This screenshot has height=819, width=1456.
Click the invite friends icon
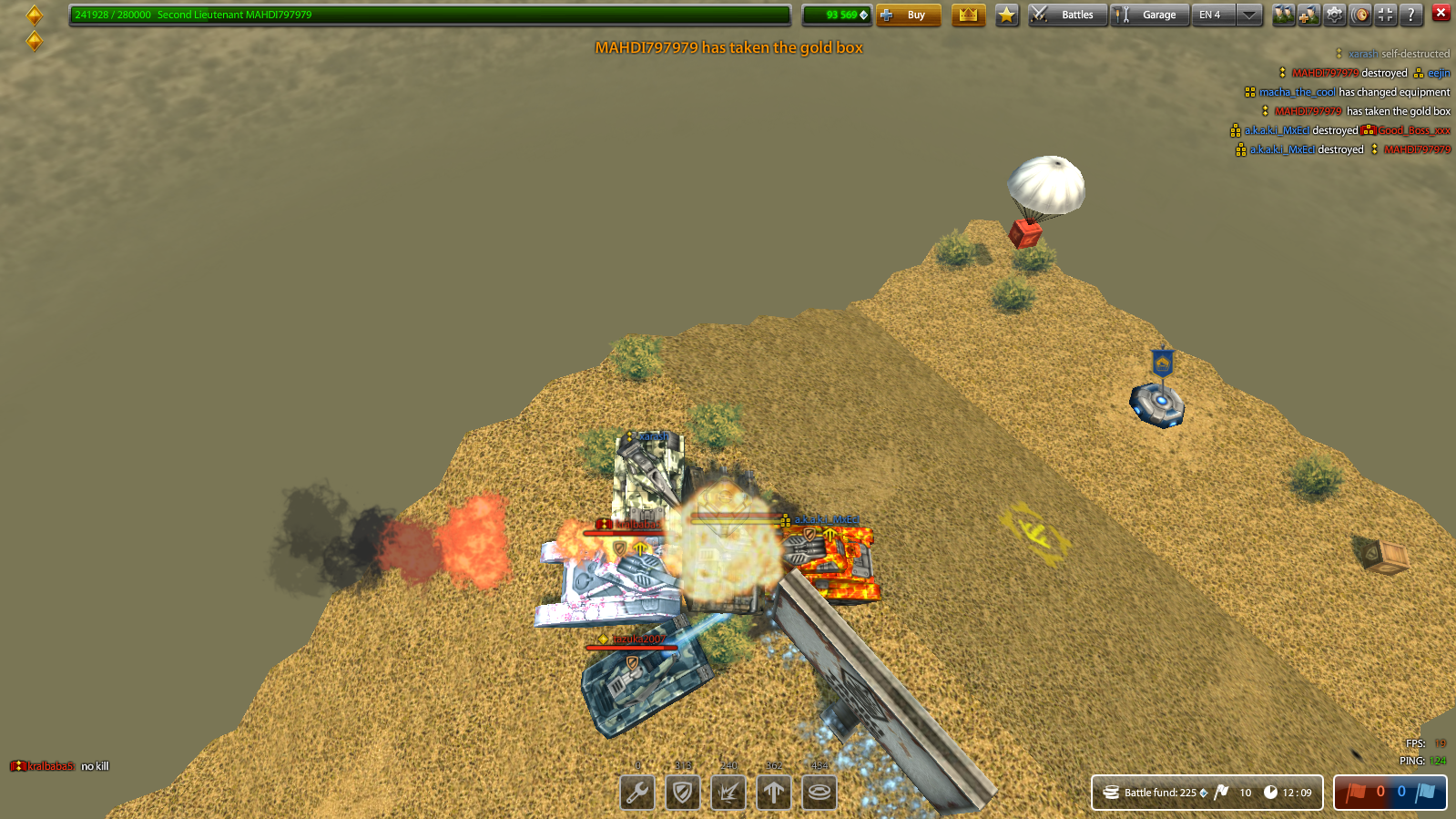1284,15
